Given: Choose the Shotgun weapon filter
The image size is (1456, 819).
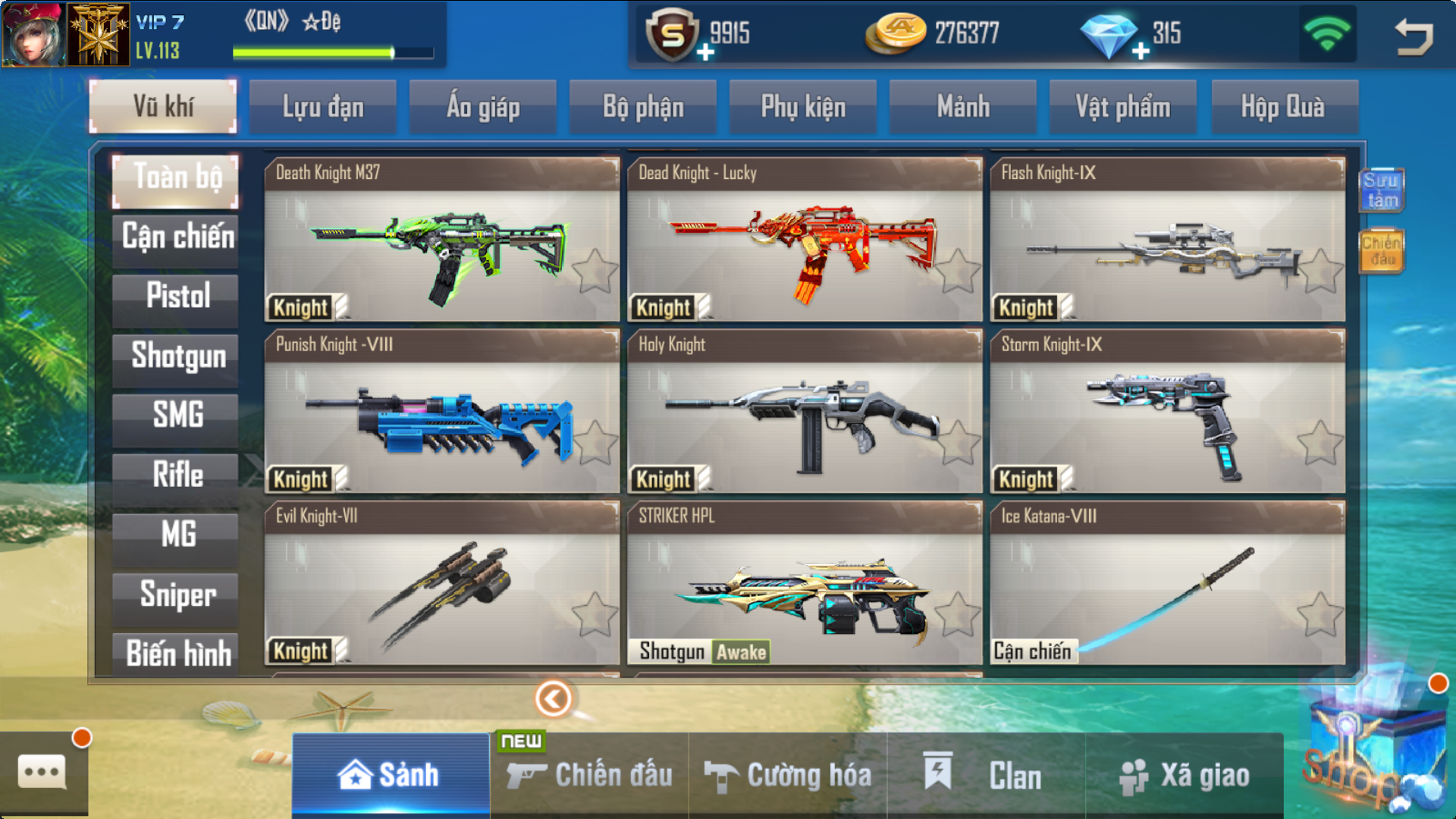Looking at the screenshot, I should tap(177, 356).
